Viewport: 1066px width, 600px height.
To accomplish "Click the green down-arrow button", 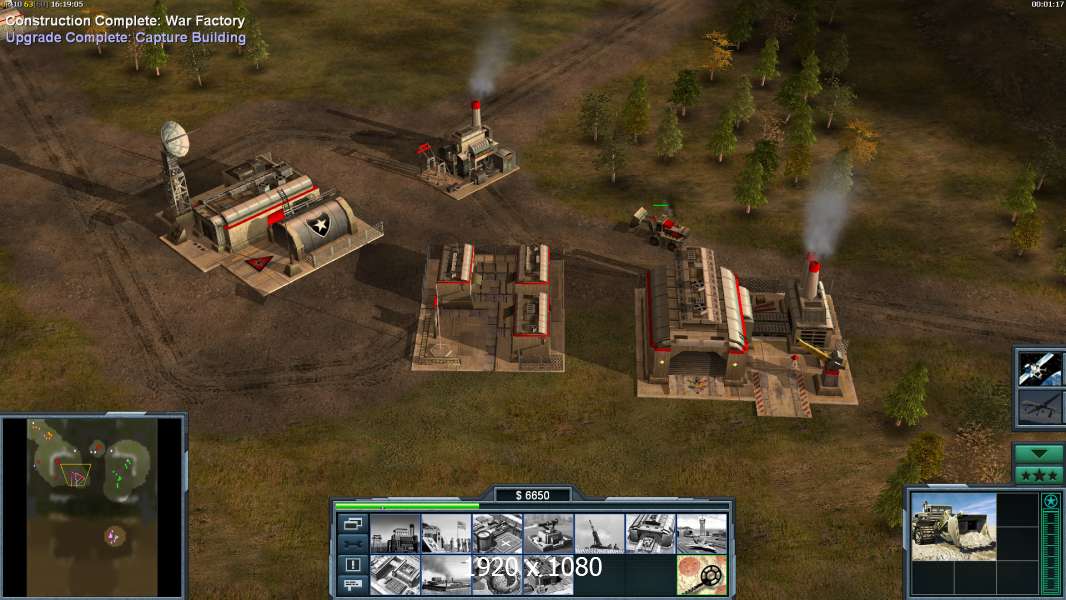I will click(x=1038, y=454).
